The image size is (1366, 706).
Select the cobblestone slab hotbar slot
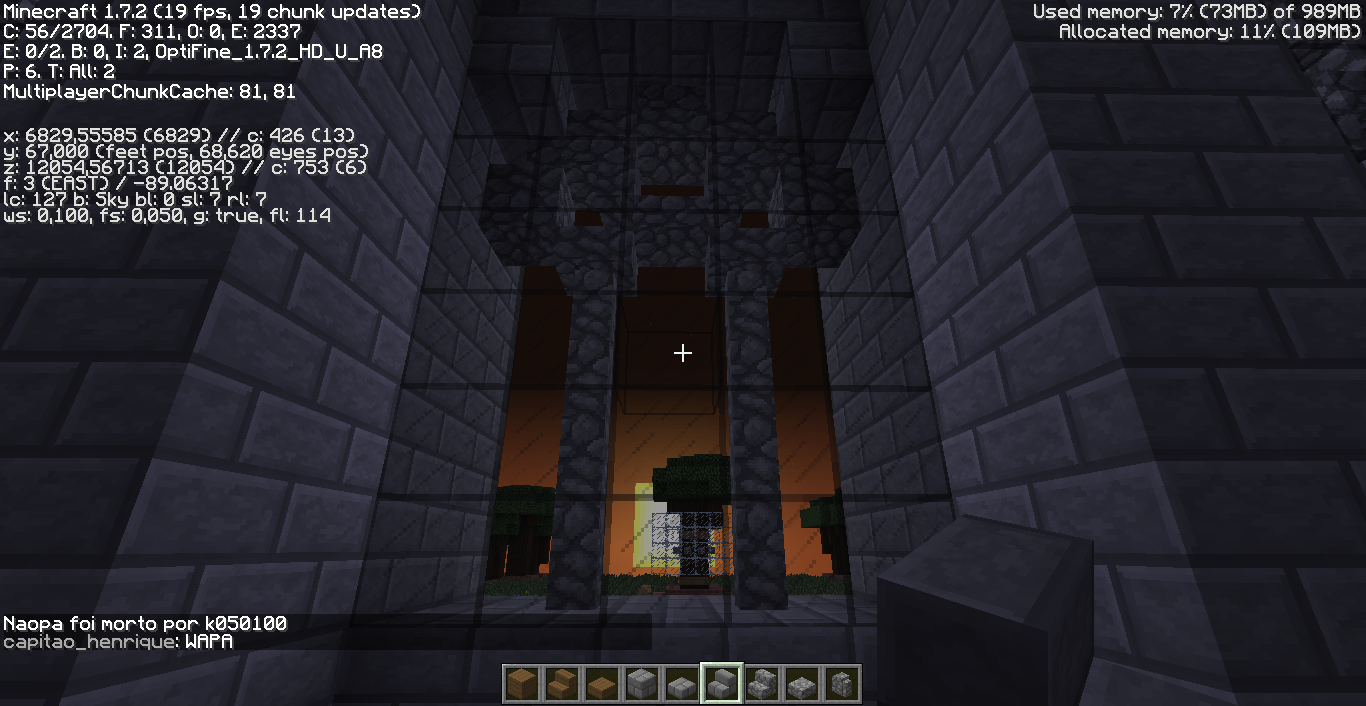pos(802,684)
